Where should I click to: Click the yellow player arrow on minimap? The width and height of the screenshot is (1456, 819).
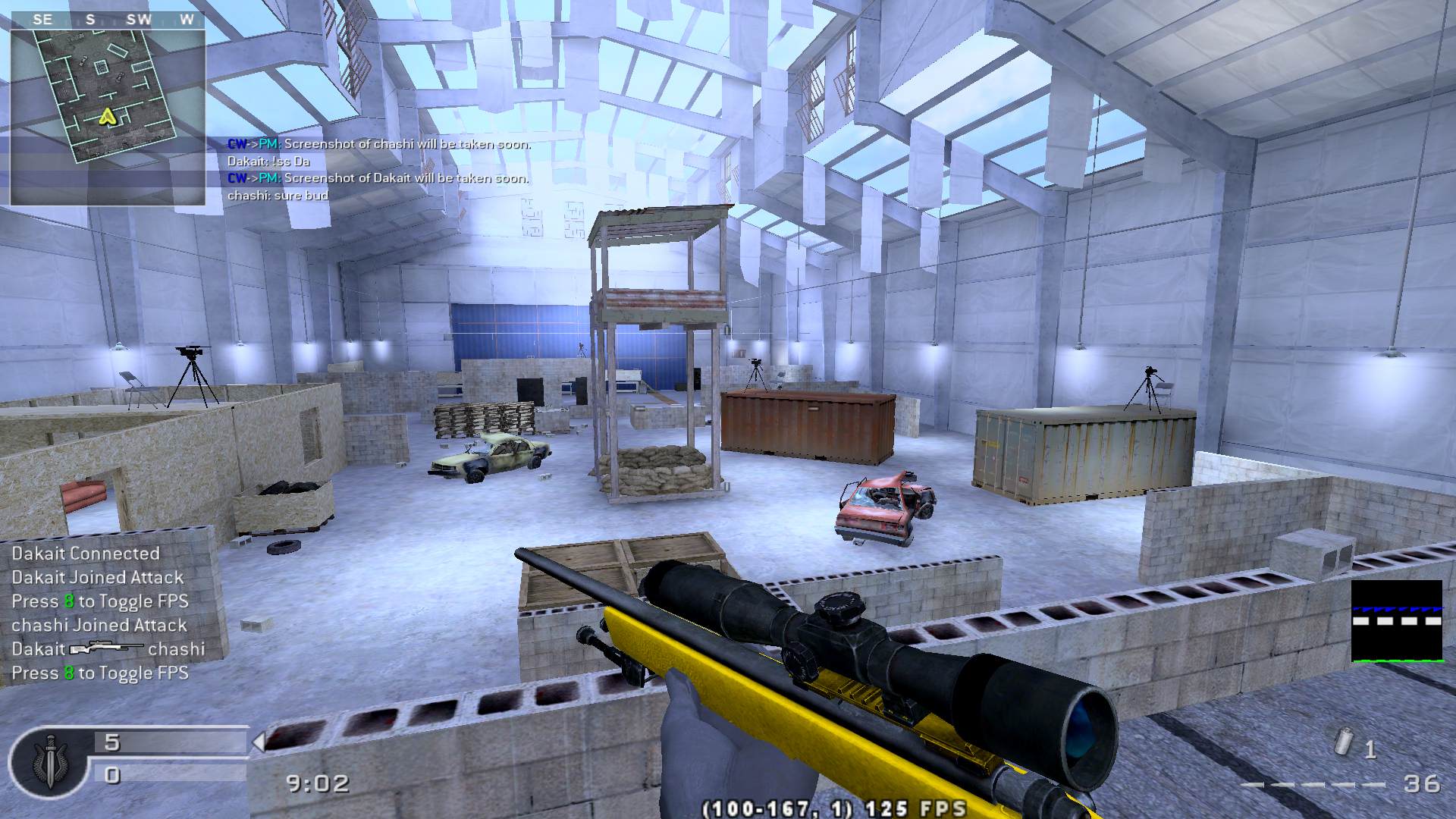click(108, 116)
